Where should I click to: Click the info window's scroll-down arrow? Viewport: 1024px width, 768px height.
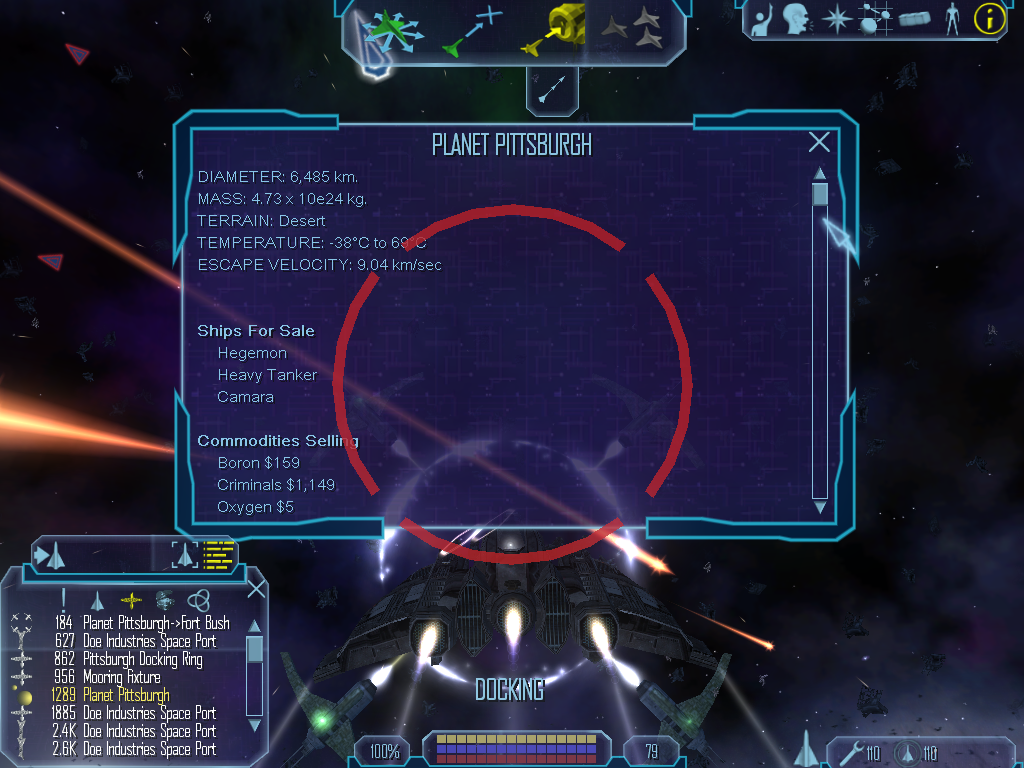[x=820, y=508]
